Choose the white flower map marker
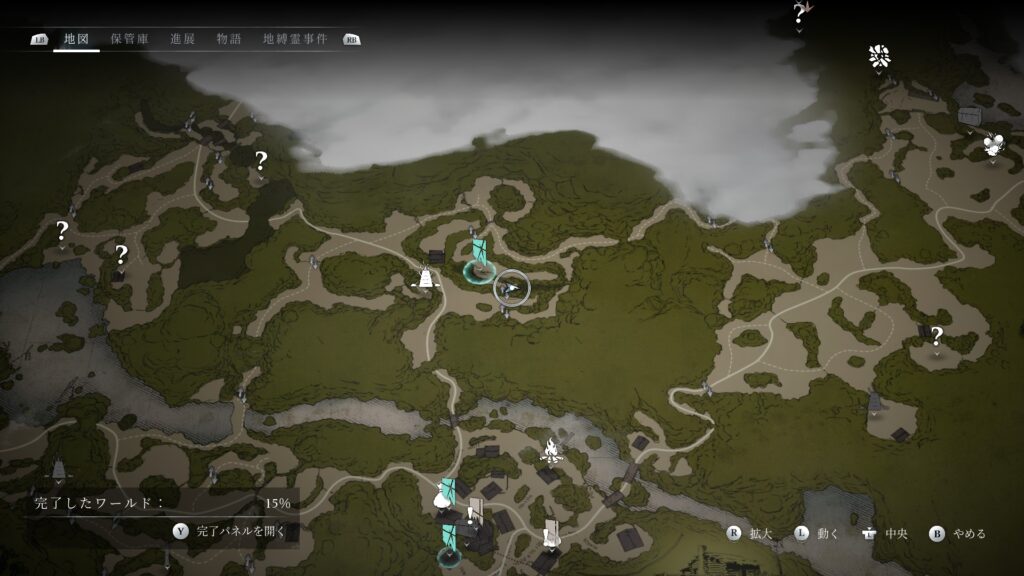1024x576 pixels. coord(879,56)
